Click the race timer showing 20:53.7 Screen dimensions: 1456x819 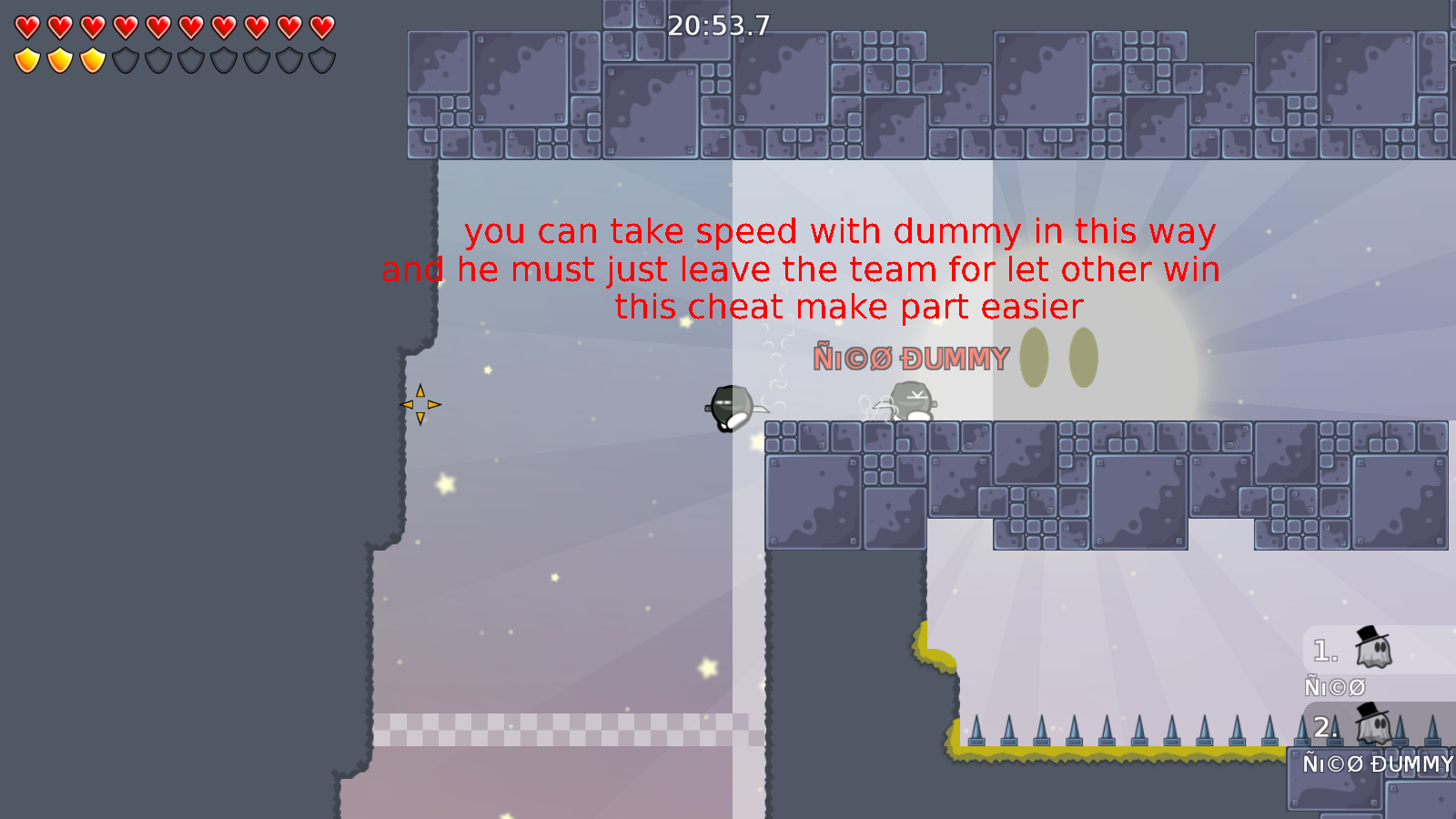tap(716, 26)
